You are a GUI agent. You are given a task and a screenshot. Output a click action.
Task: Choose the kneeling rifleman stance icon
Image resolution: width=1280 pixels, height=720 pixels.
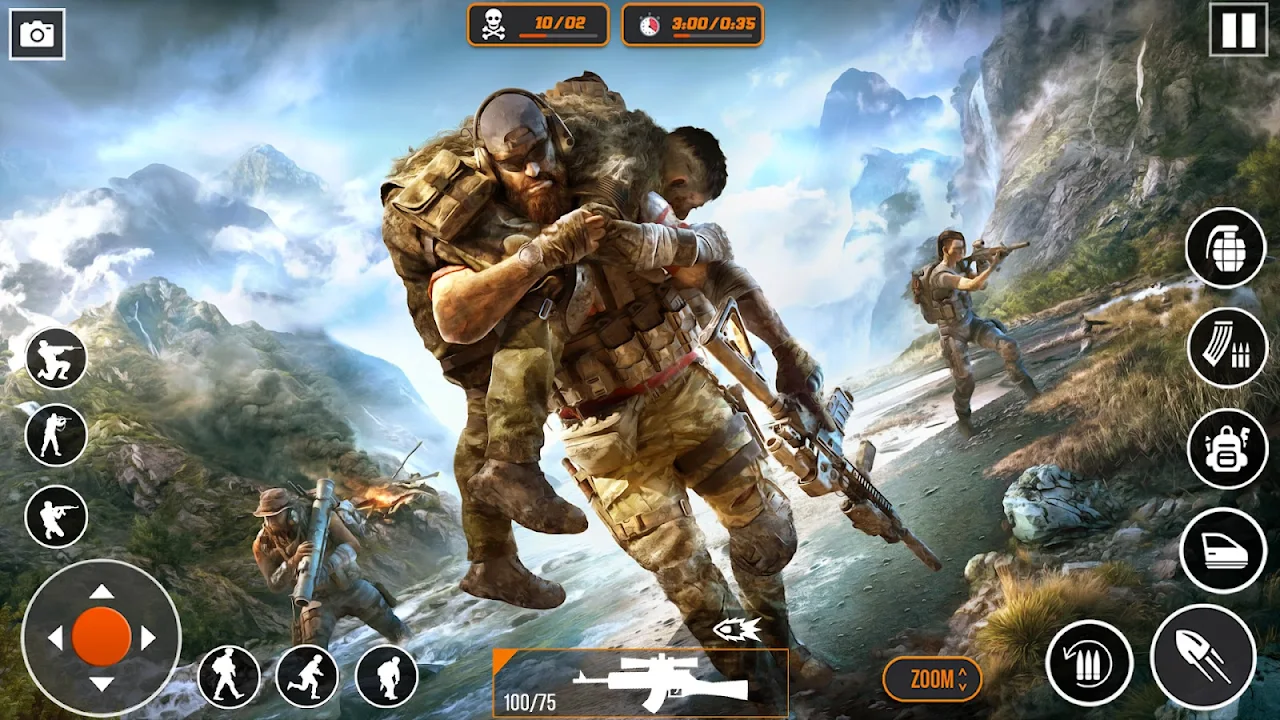pyautogui.click(x=56, y=359)
